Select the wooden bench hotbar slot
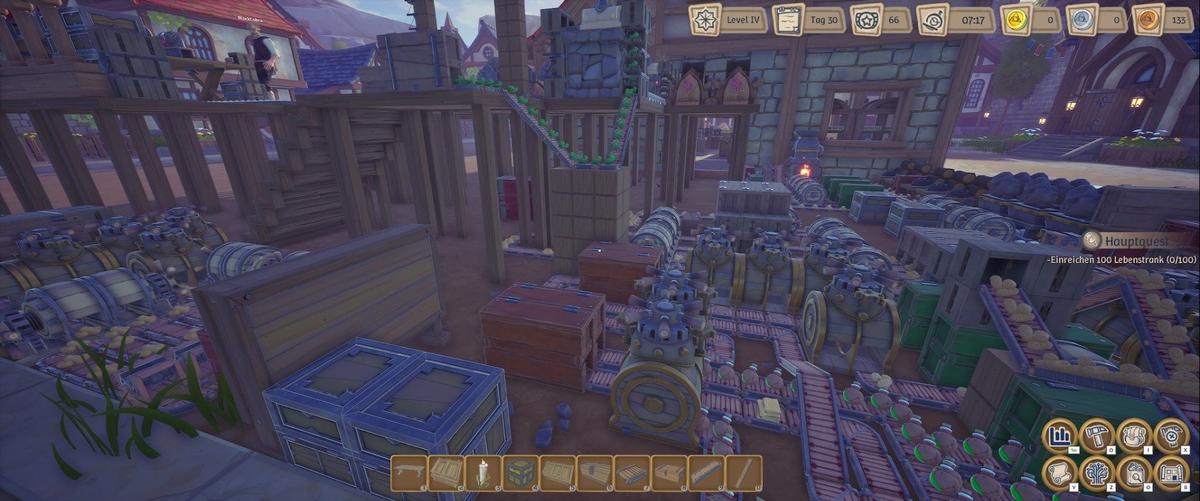 408,472
